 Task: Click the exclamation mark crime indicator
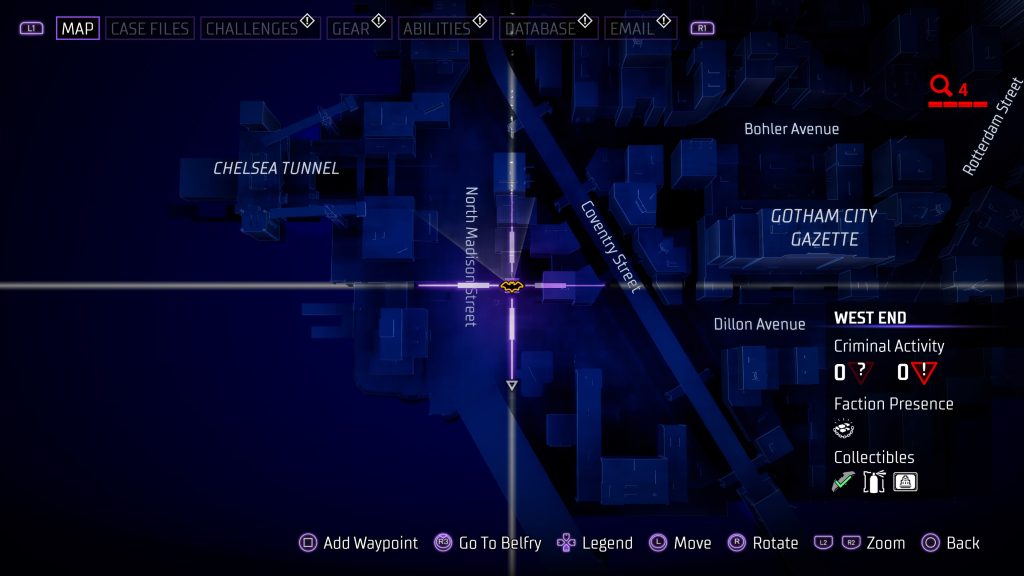pyautogui.click(x=923, y=372)
